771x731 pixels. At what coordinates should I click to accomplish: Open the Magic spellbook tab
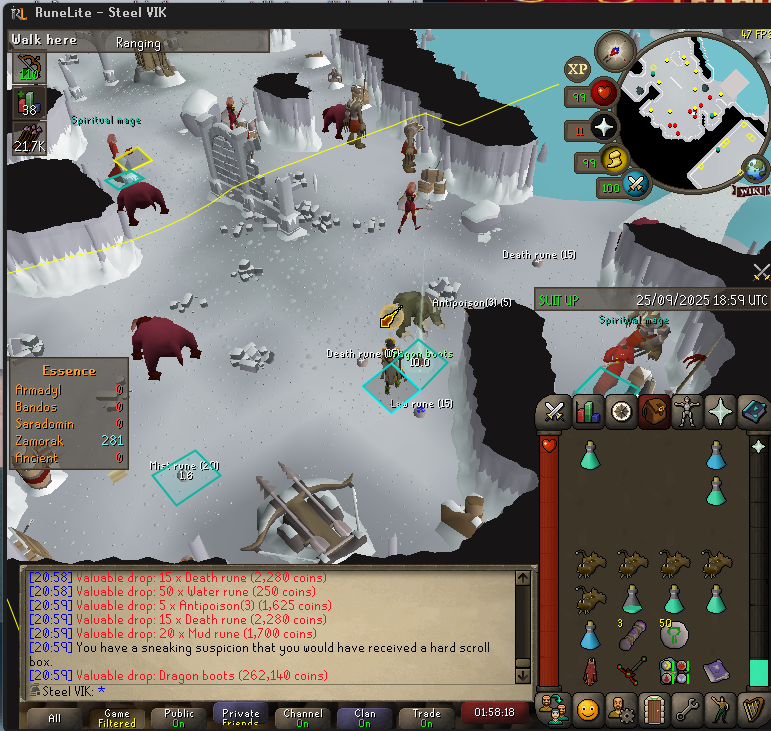[752, 410]
